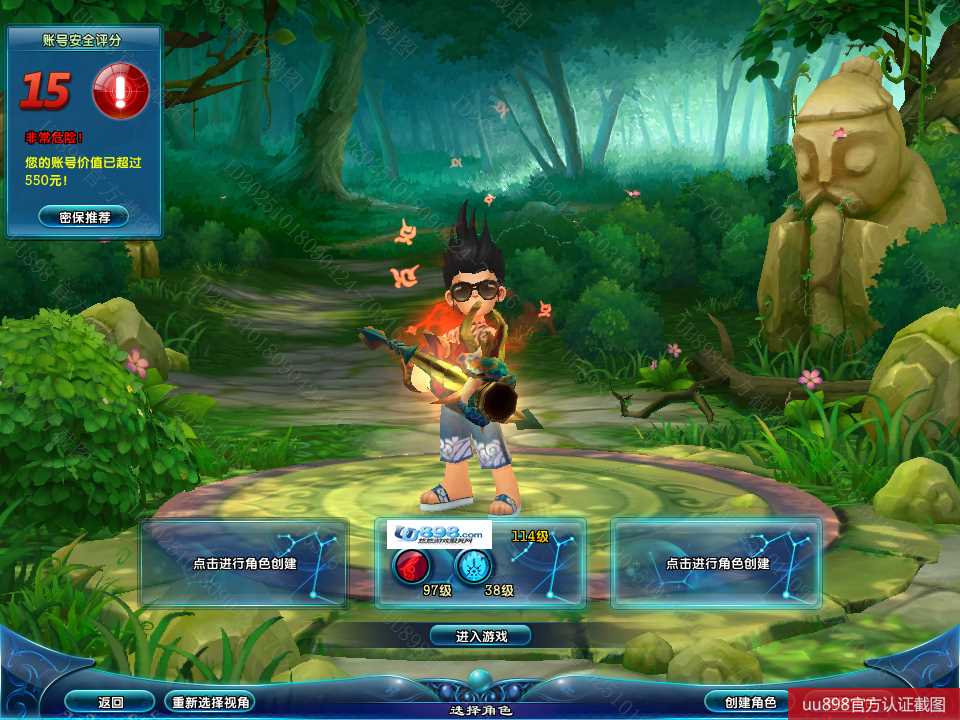Enter the game with 进入游戏
960x720 pixels.
click(480, 636)
